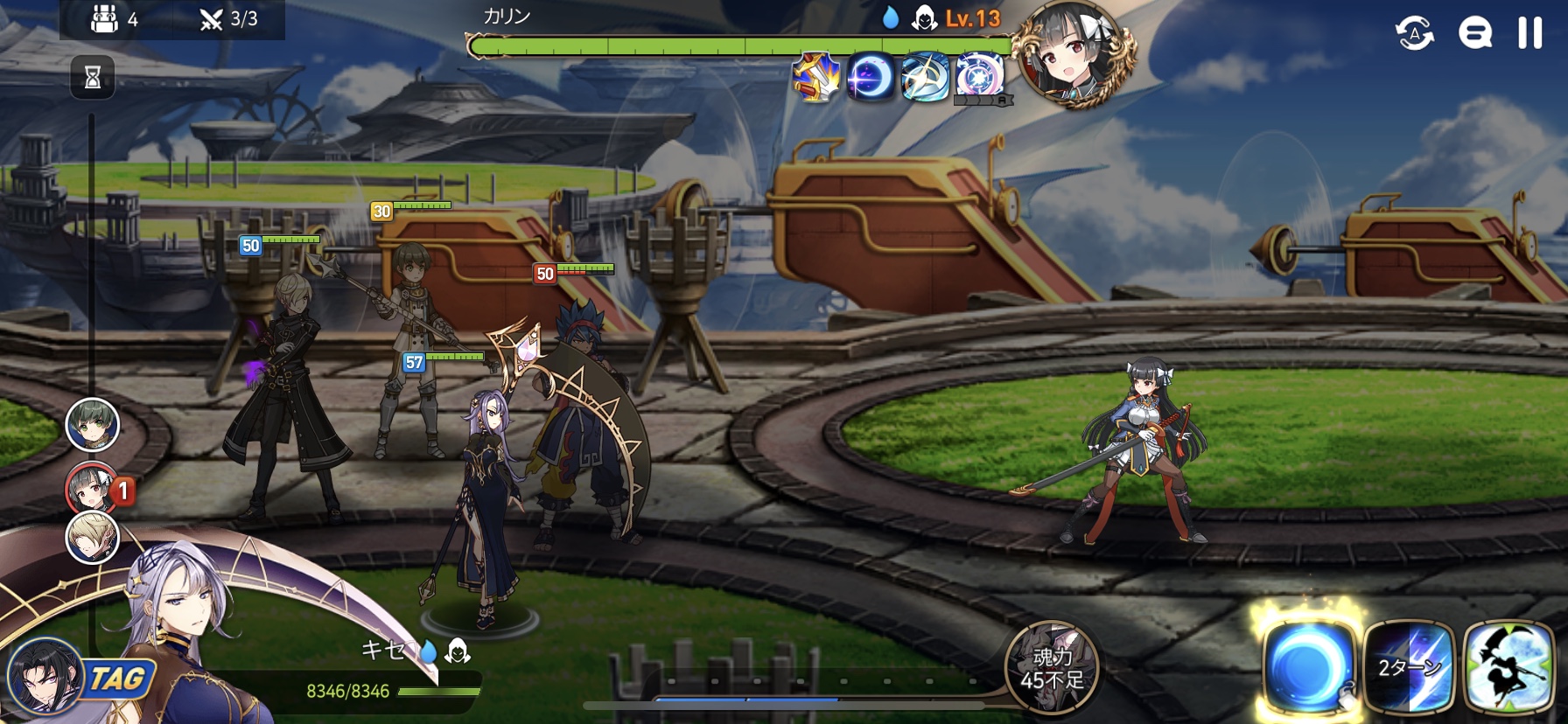Pause the battle
Screen dimensions: 1568x724
pyautogui.click(x=1529, y=33)
